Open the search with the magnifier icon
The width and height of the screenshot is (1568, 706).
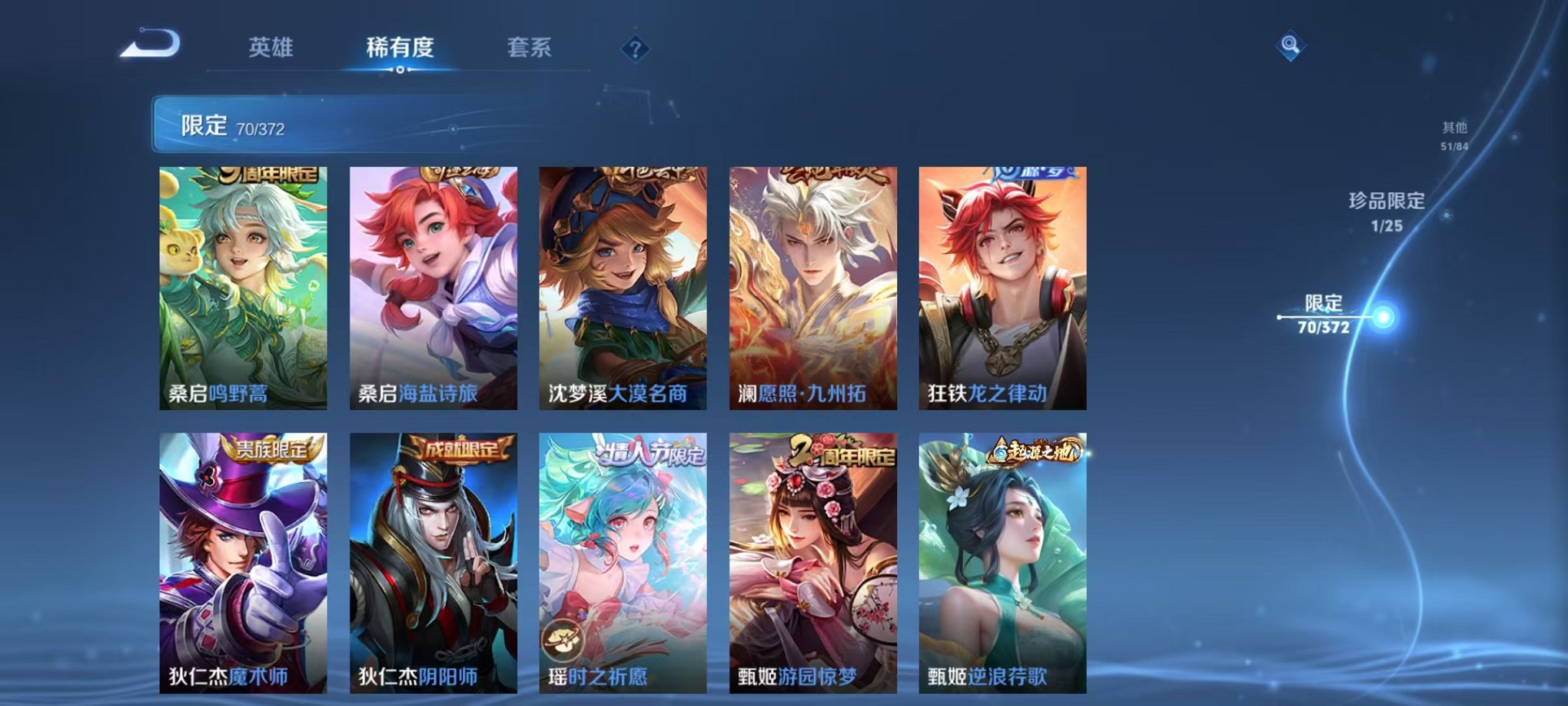coord(1291,46)
